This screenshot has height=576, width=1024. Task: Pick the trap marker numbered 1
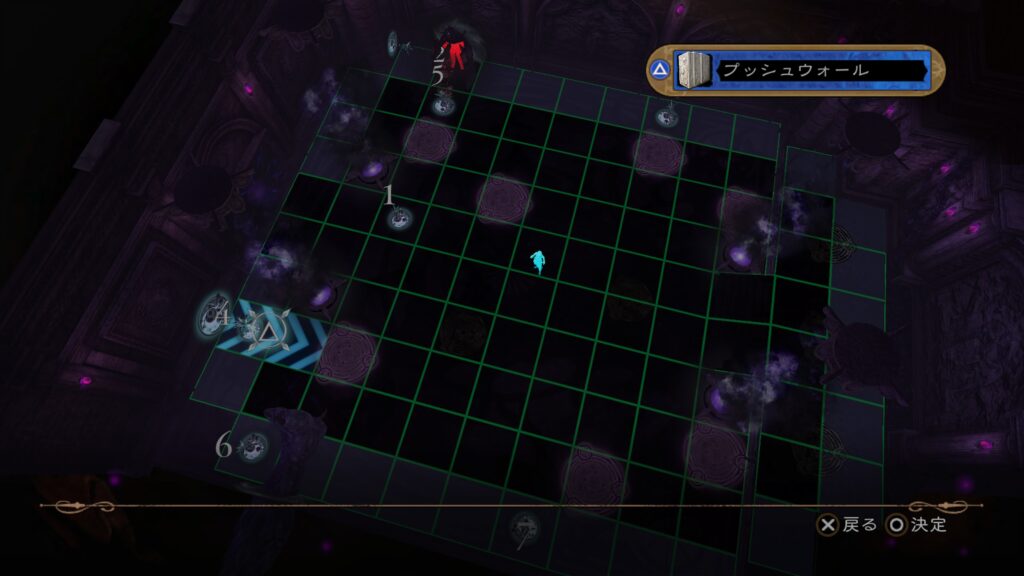(x=399, y=216)
